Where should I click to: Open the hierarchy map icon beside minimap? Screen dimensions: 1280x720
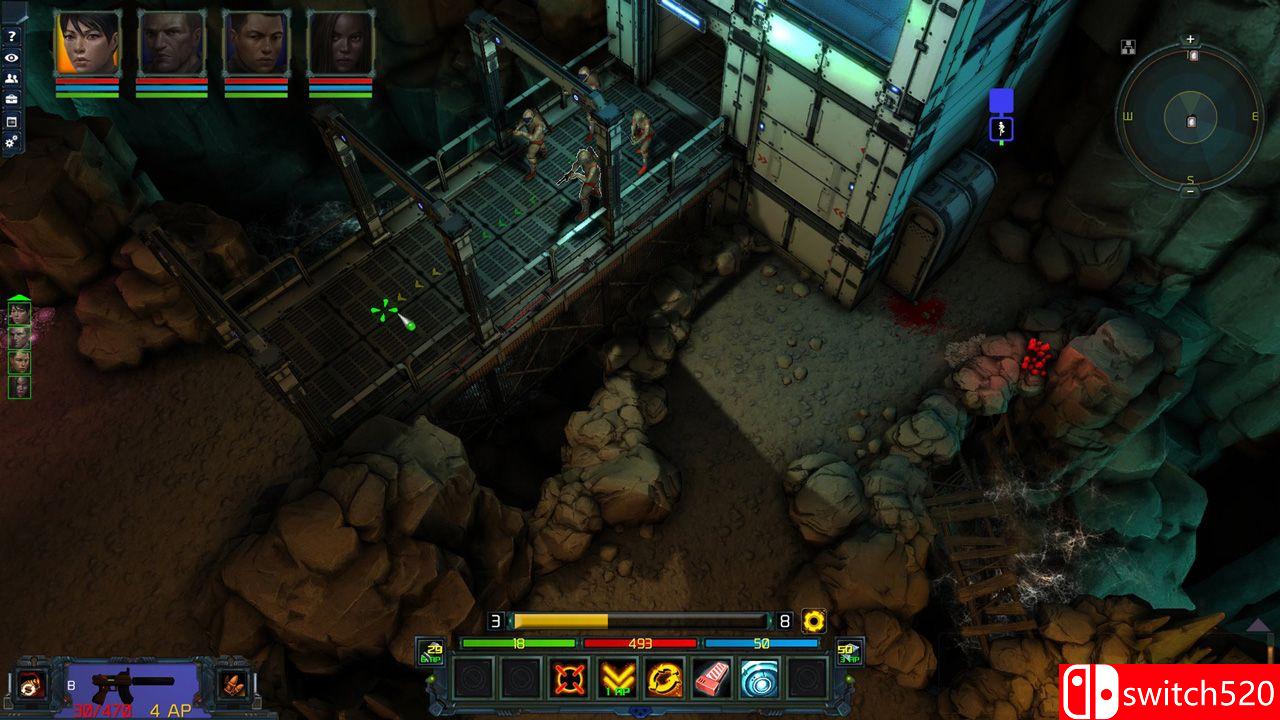(x=1128, y=46)
